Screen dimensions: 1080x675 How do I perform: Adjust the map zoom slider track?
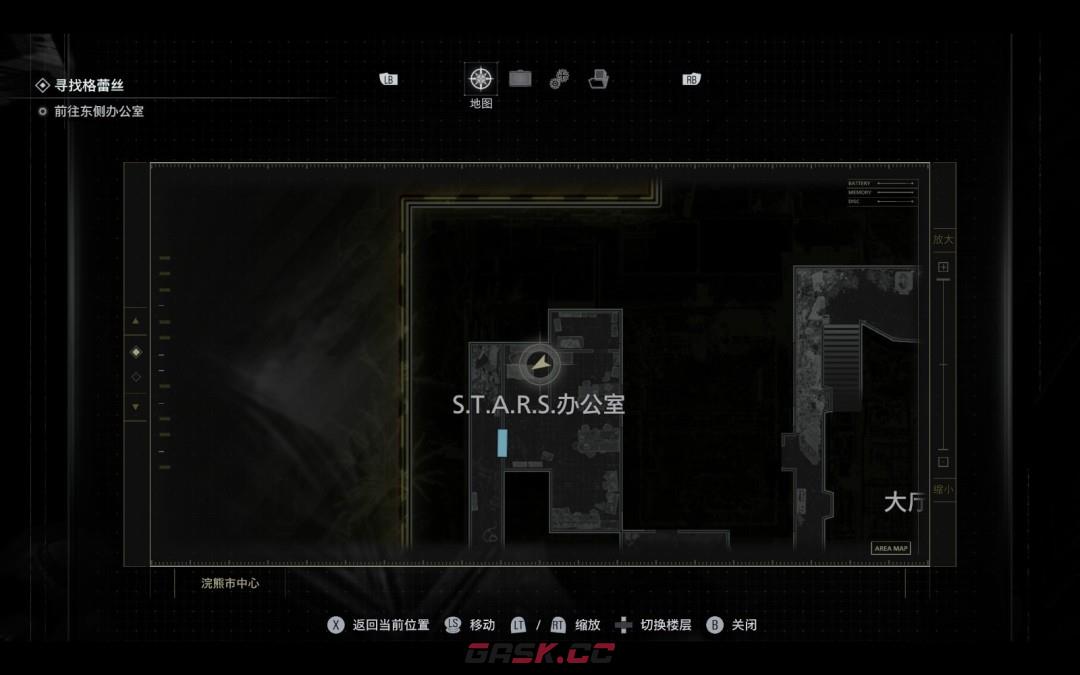(x=942, y=365)
